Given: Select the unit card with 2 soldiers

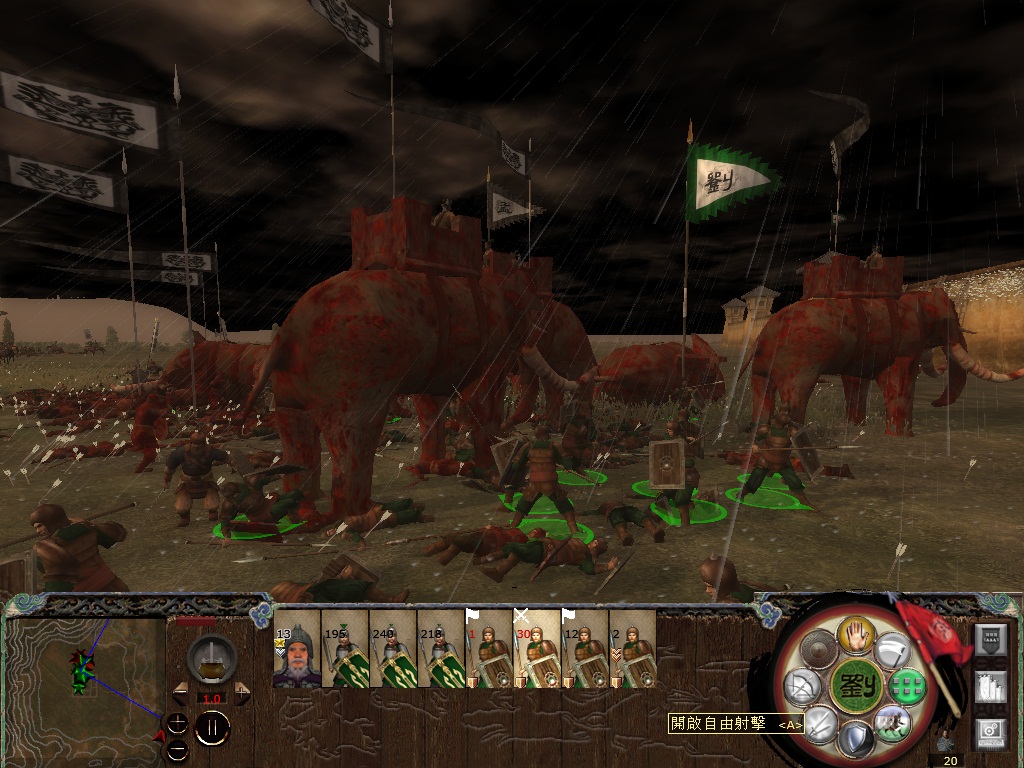Looking at the screenshot, I should [633, 649].
